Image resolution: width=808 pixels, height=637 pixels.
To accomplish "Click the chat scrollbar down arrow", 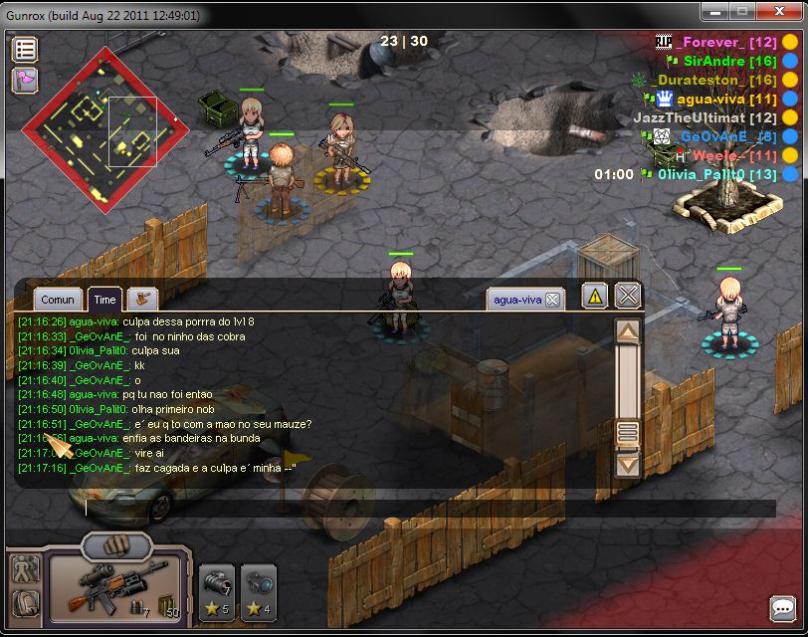I will click(x=627, y=464).
